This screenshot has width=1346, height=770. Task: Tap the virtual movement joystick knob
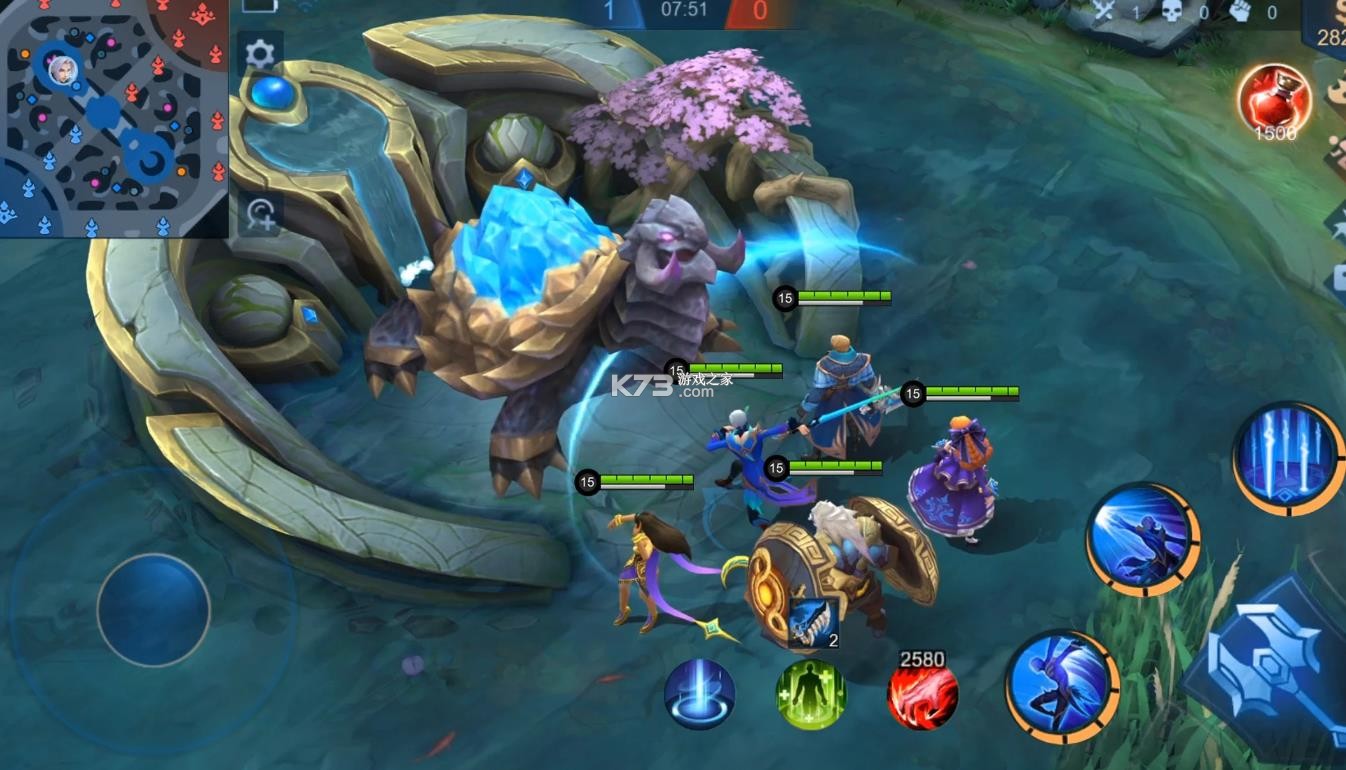point(154,610)
